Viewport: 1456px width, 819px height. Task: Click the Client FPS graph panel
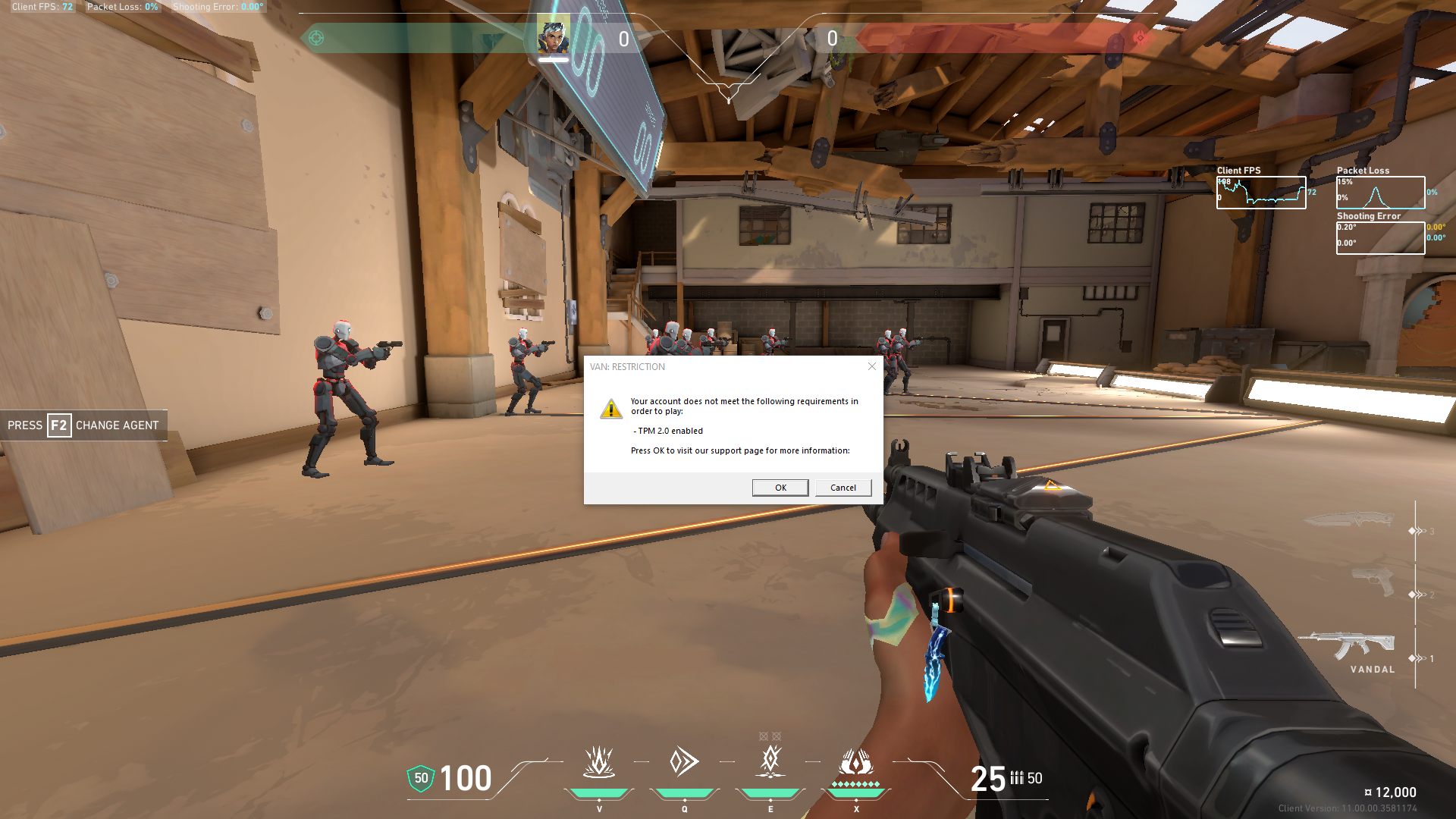click(1261, 193)
